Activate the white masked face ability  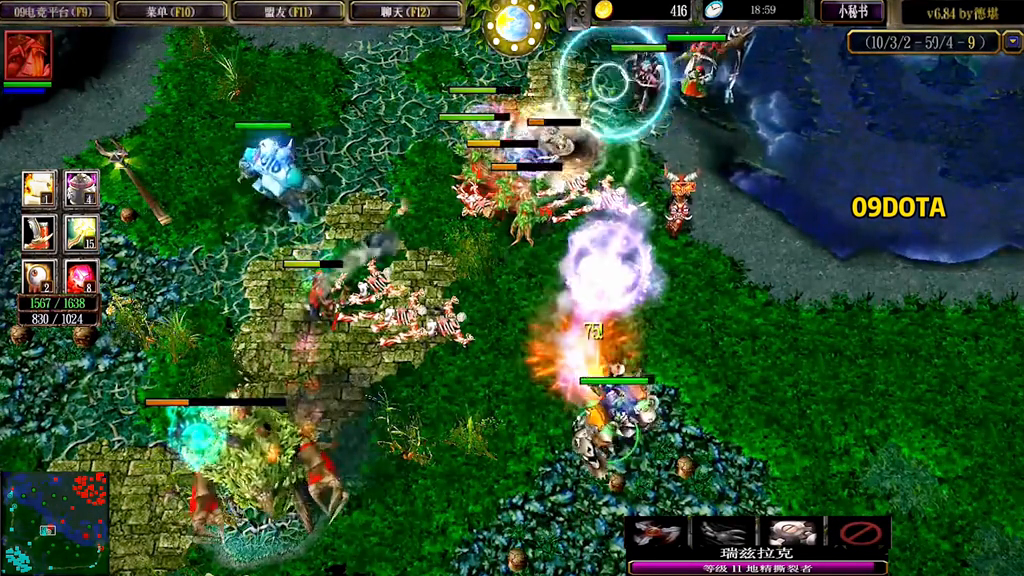(790, 533)
